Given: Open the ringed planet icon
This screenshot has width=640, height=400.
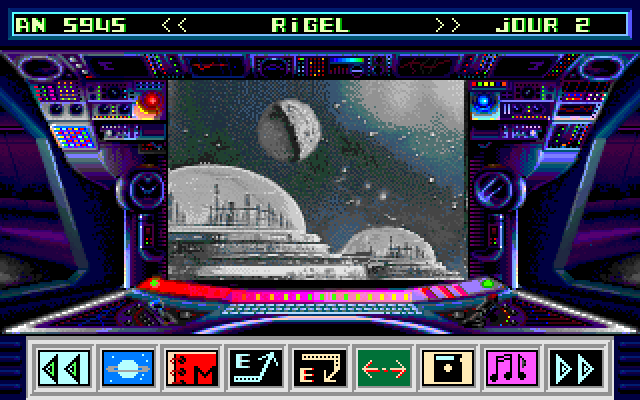Looking at the screenshot, I should tap(128, 368).
